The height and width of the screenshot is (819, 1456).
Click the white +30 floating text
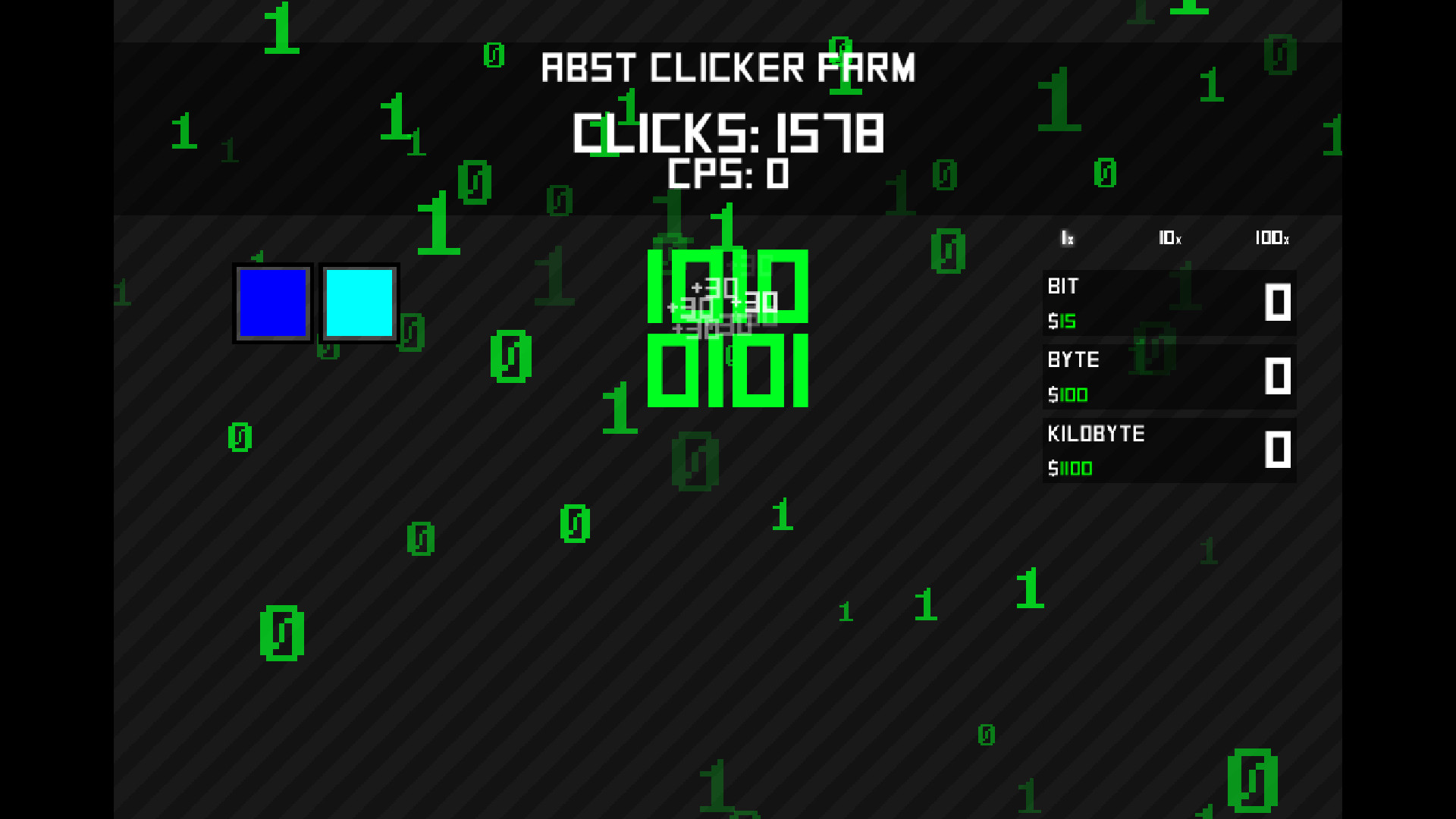(715, 289)
